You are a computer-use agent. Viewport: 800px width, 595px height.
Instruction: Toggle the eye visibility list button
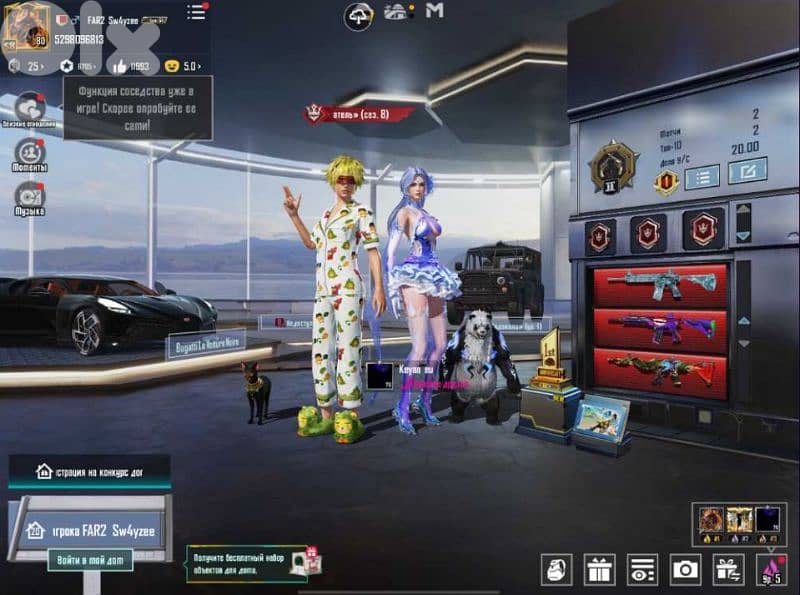tap(642, 570)
